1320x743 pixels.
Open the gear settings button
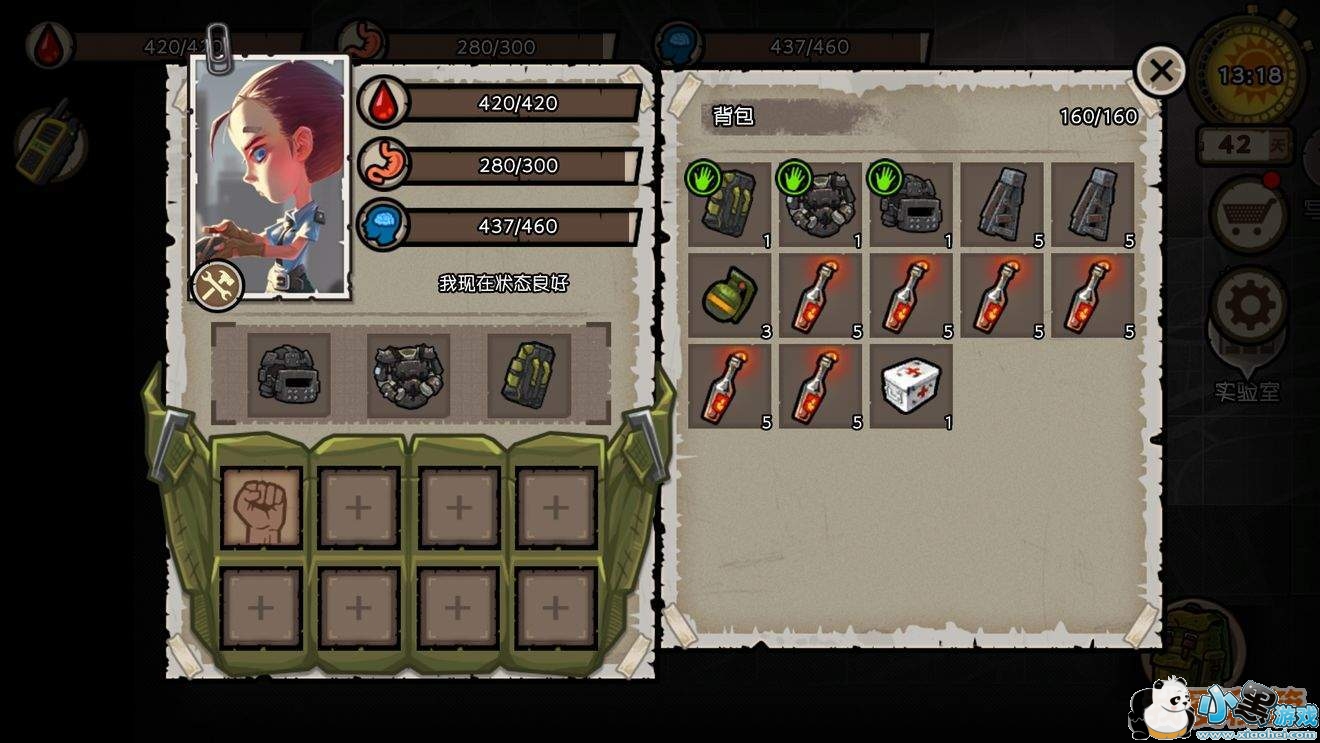click(x=1249, y=306)
